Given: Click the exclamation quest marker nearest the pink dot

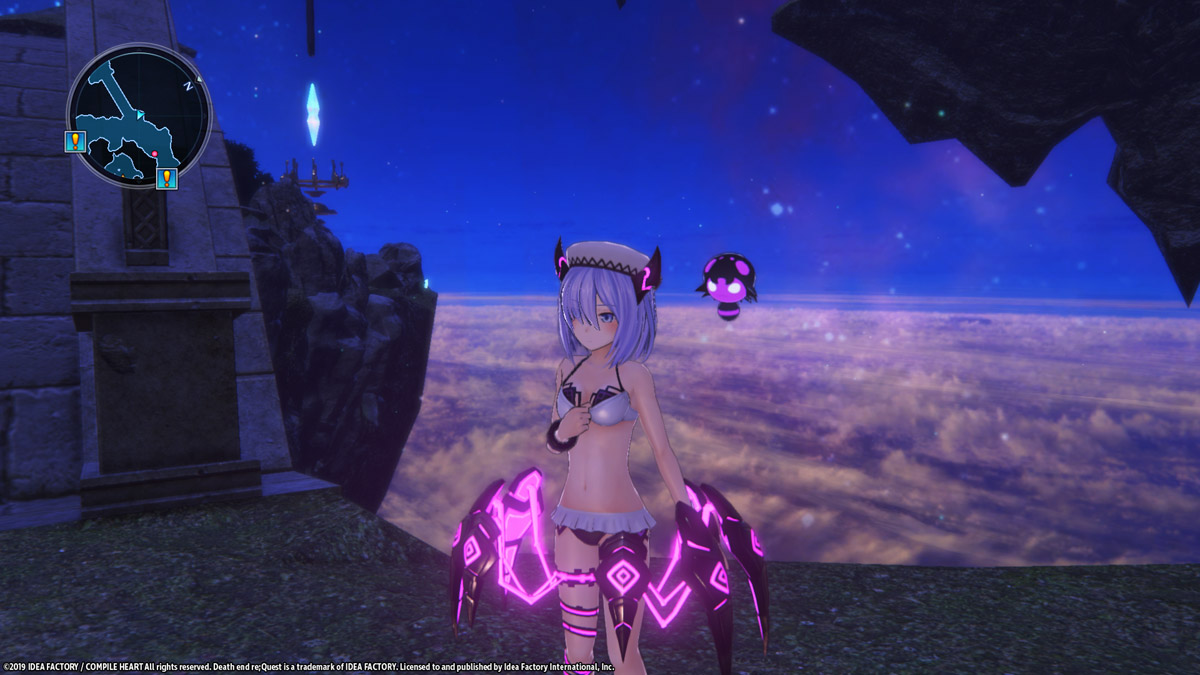Looking at the screenshot, I should (x=167, y=179).
